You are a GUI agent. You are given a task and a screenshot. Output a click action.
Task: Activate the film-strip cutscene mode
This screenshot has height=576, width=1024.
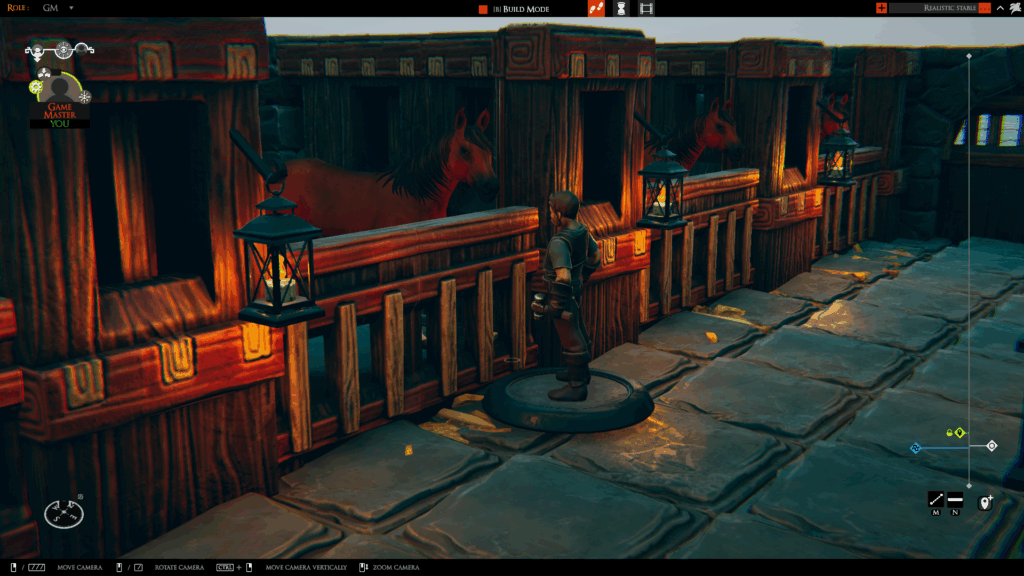[x=646, y=8]
